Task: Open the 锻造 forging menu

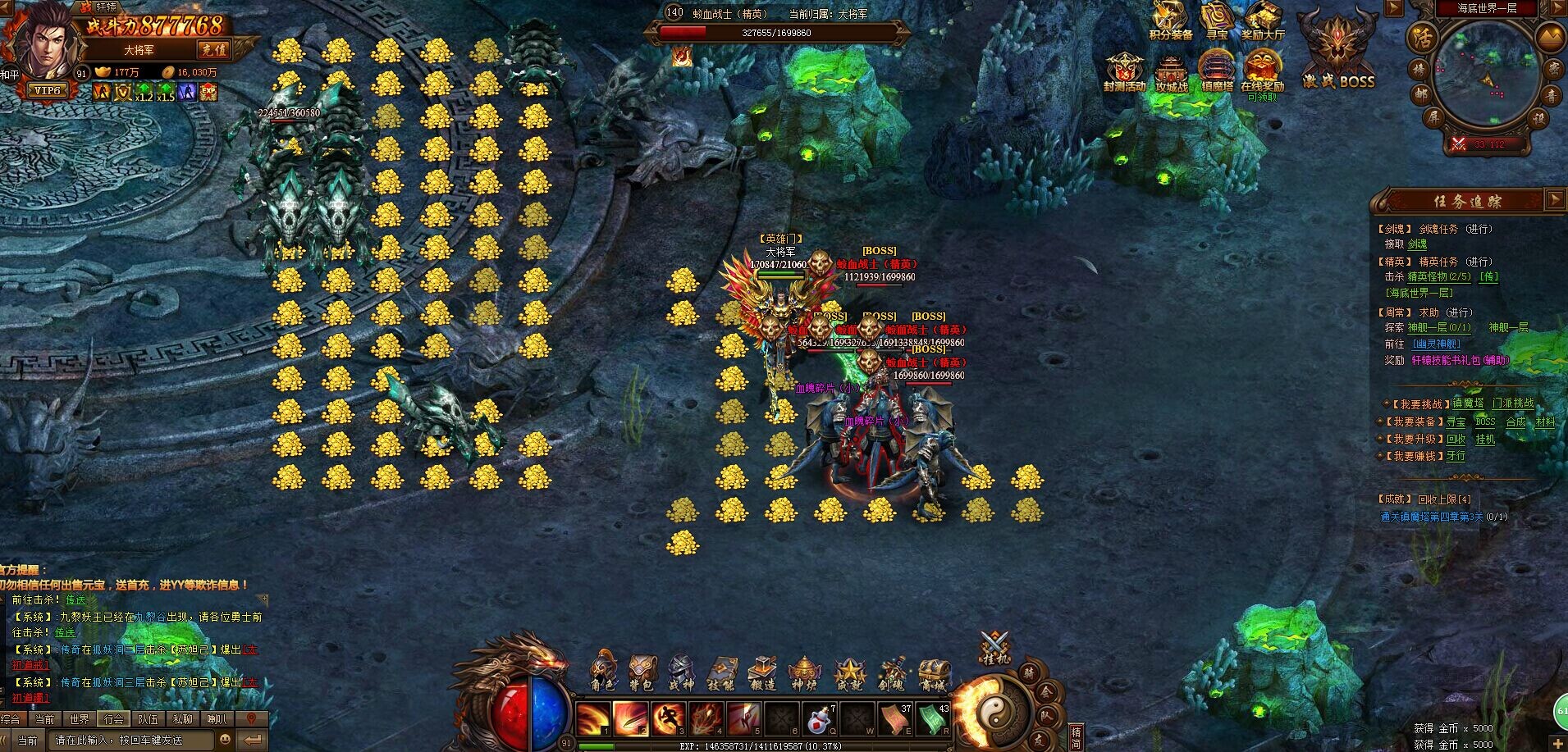Action: coord(762,672)
